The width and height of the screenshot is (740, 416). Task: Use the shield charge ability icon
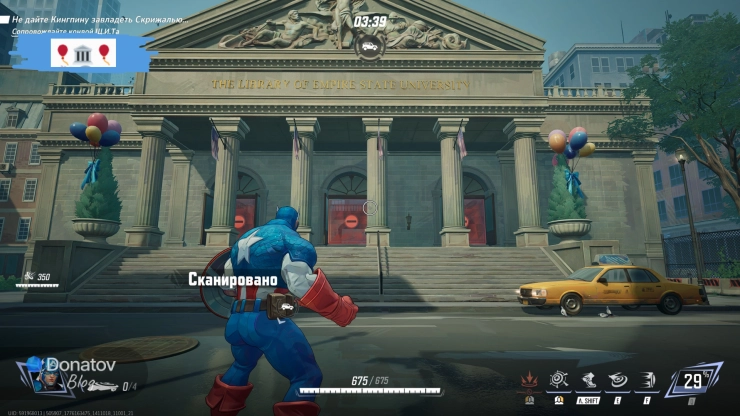[647, 379]
